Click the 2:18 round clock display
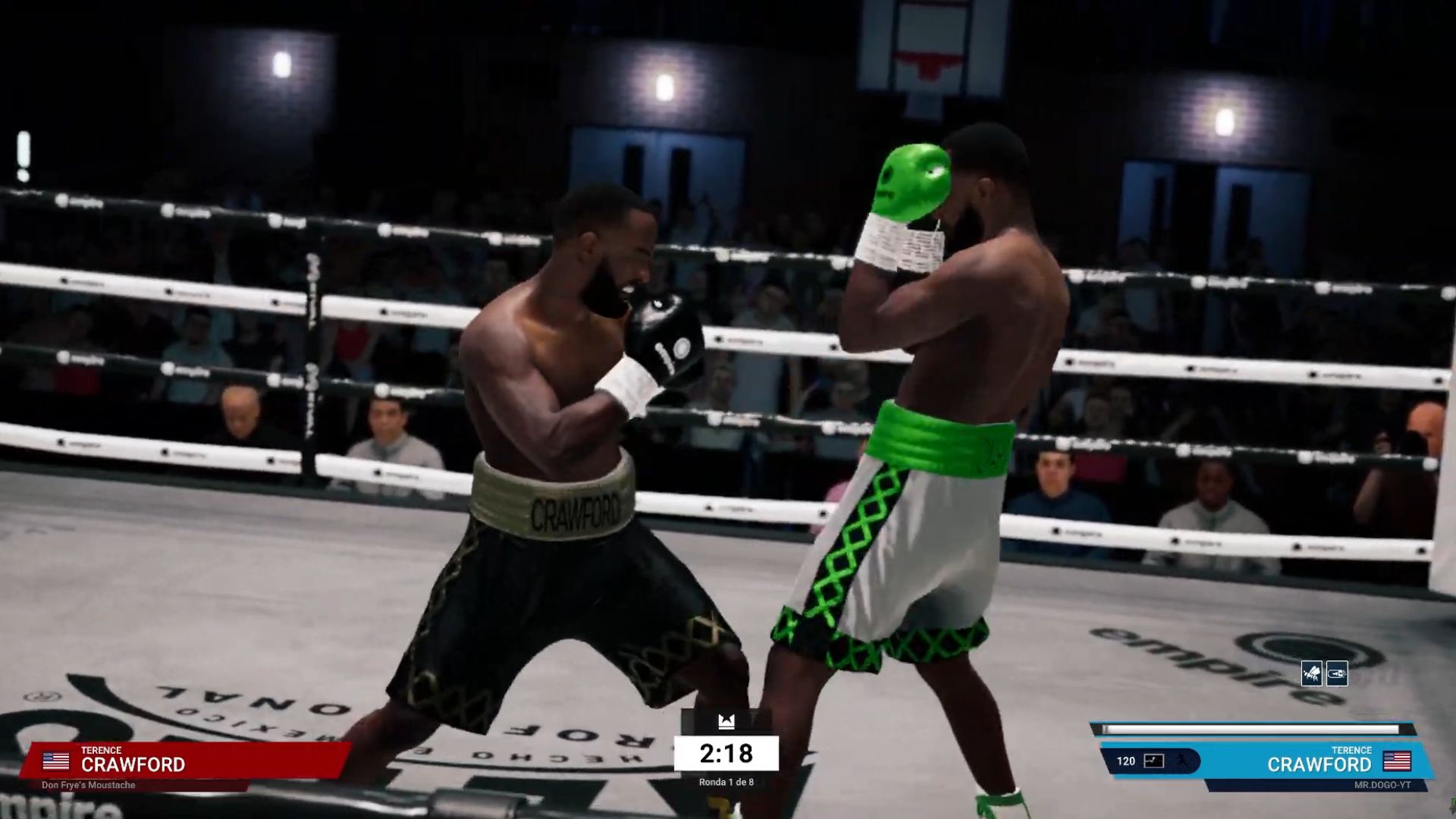This screenshot has height=819, width=1456. coord(726,753)
